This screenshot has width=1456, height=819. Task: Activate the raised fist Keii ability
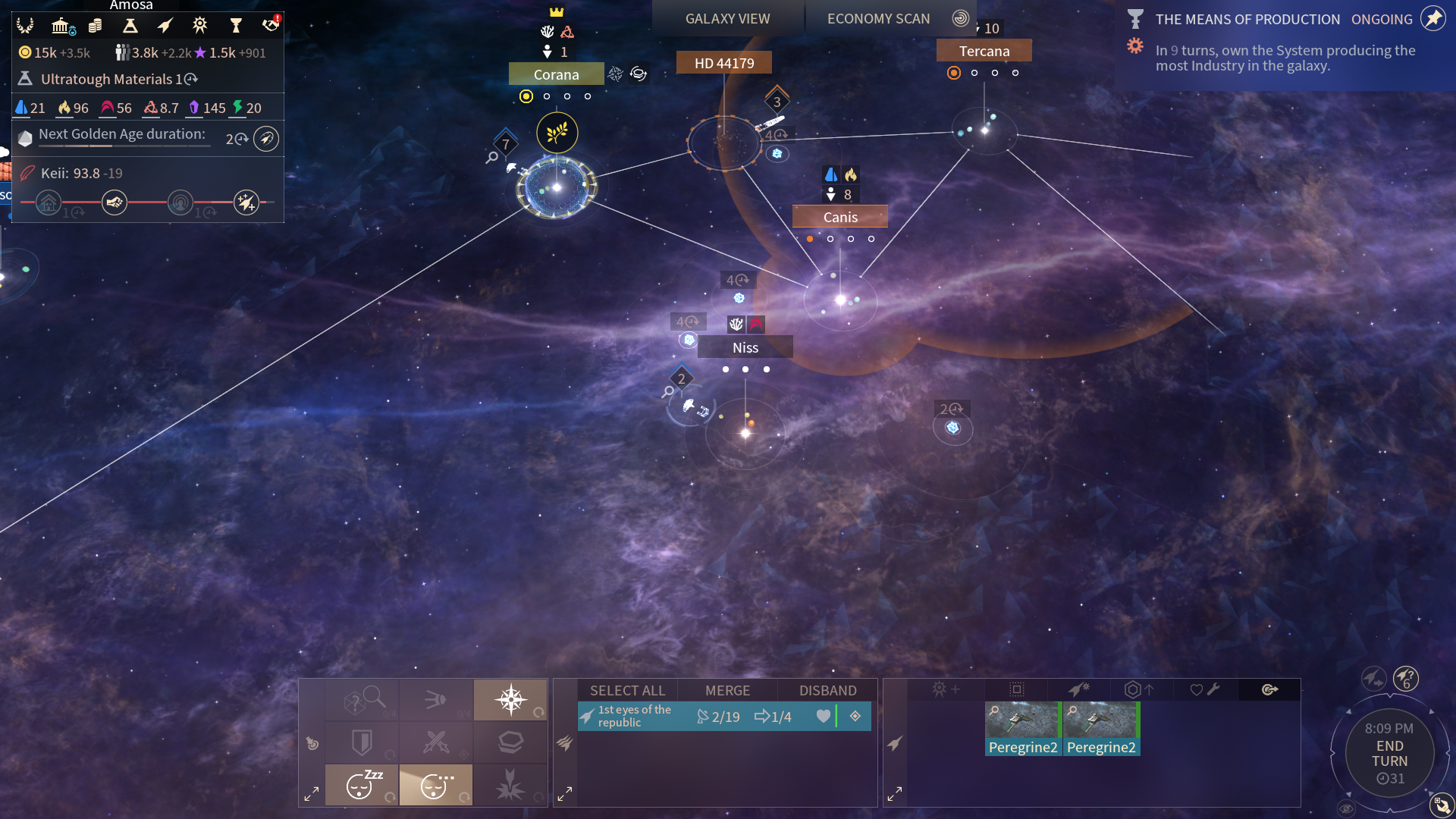coord(115,202)
